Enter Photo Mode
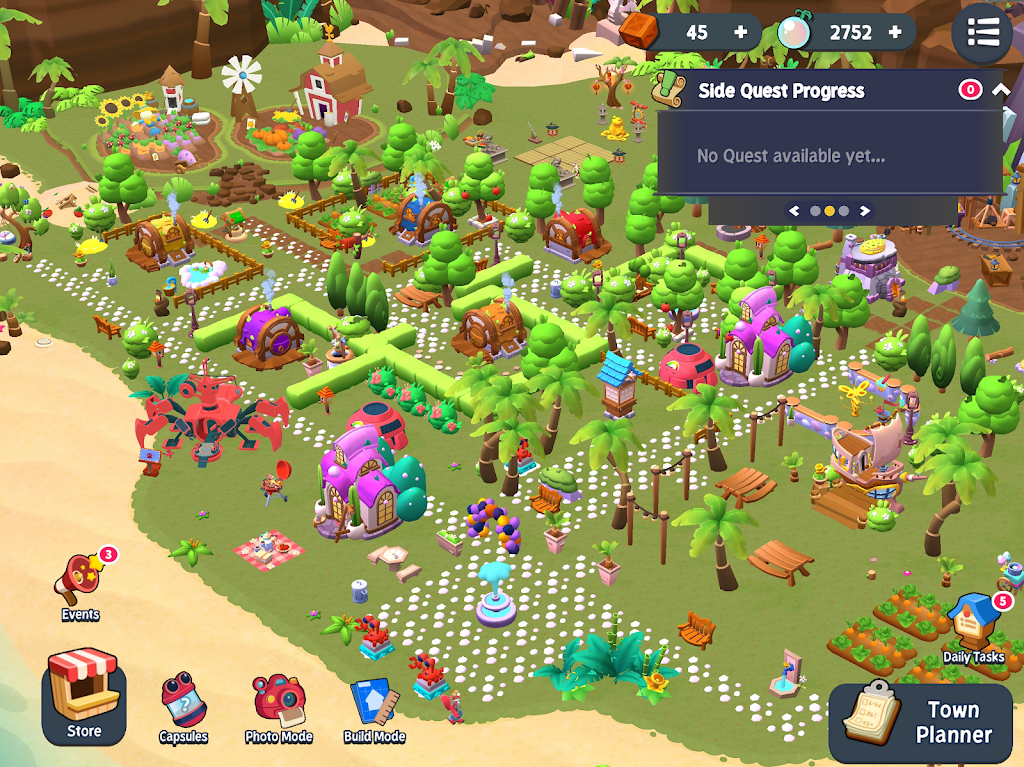Screen dimensions: 1024x767 278,707
